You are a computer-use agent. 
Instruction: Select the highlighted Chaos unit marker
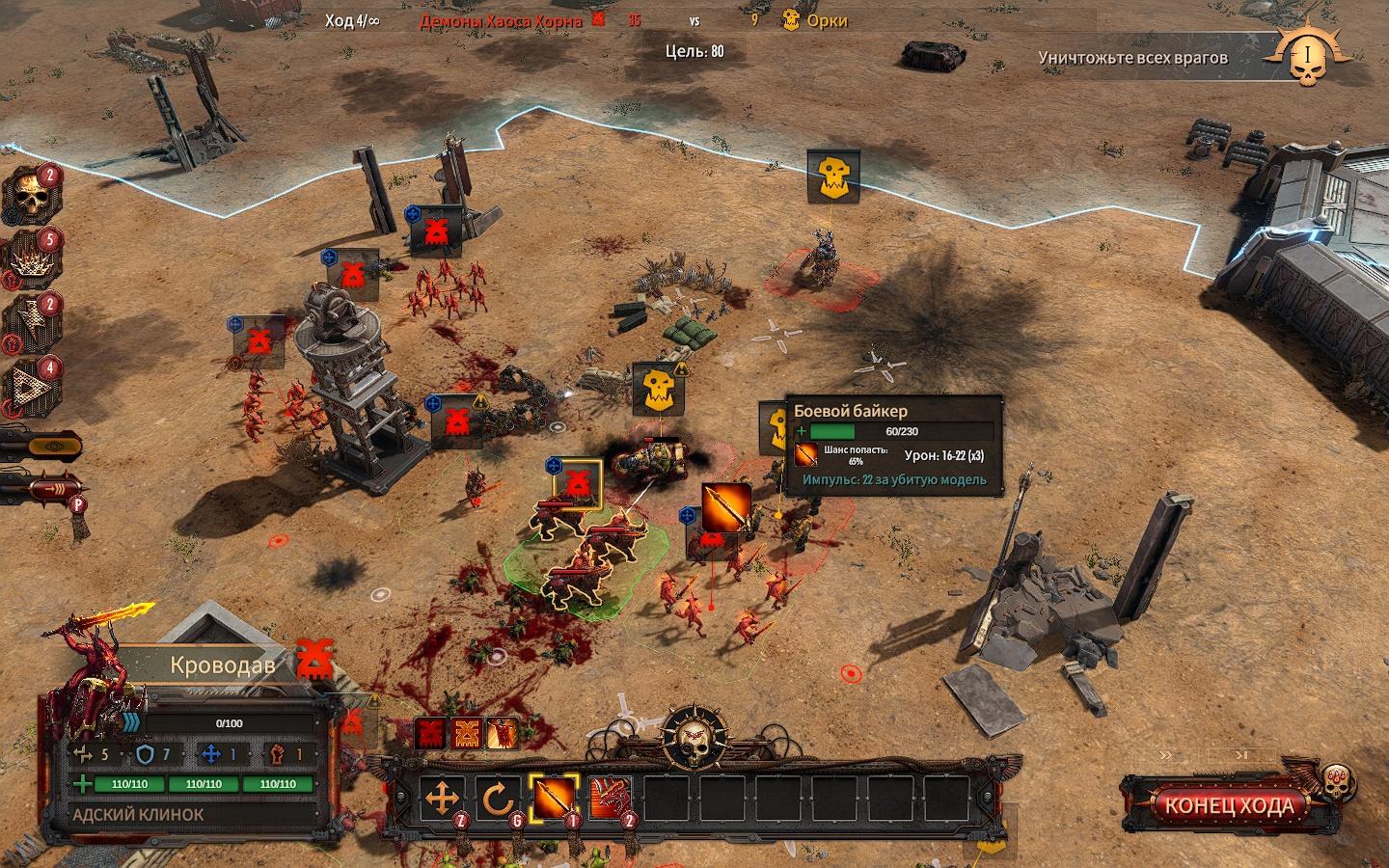pos(577,479)
